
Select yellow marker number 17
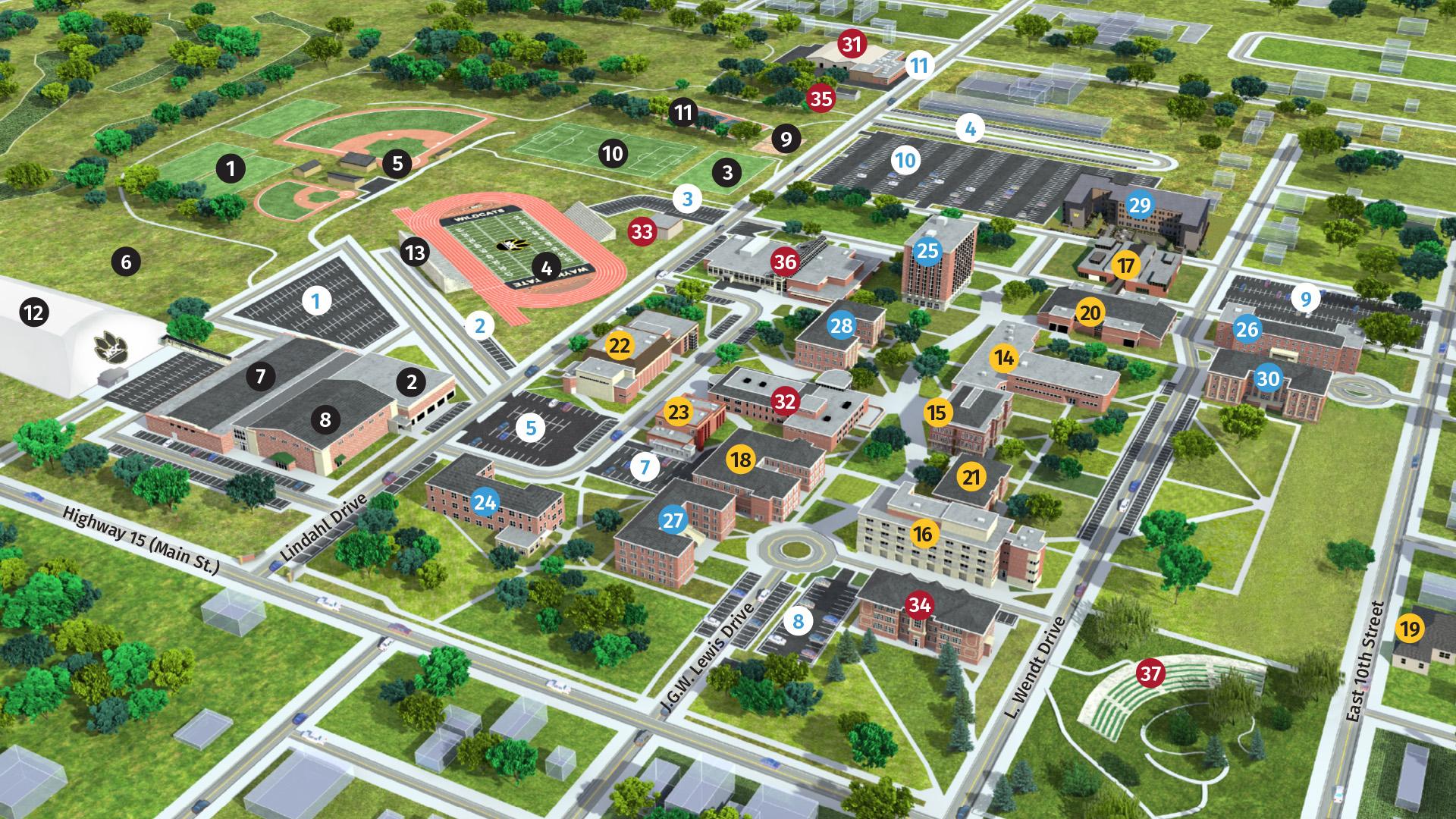click(1127, 265)
